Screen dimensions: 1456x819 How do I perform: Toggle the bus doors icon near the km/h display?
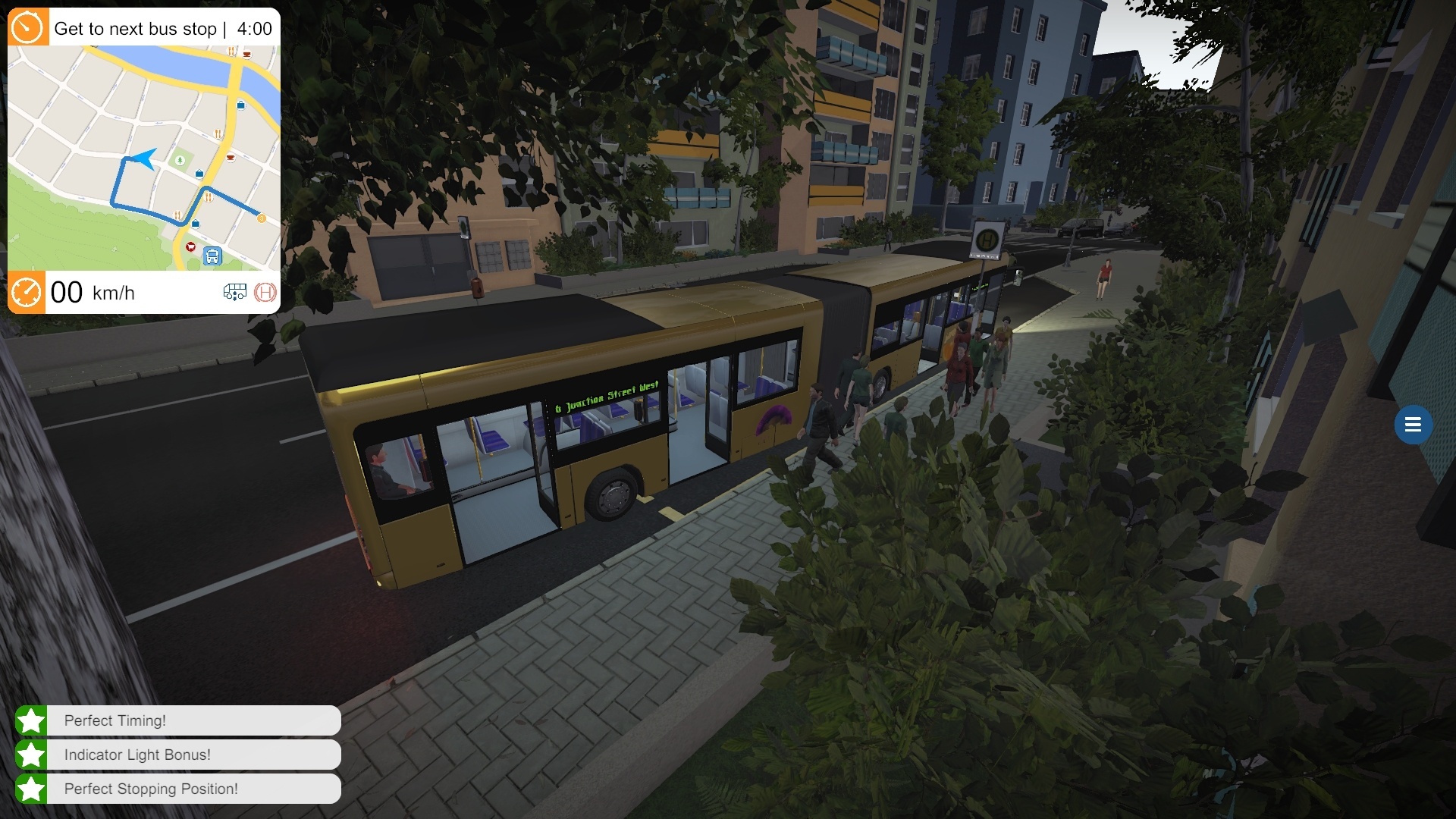point(235,293)
